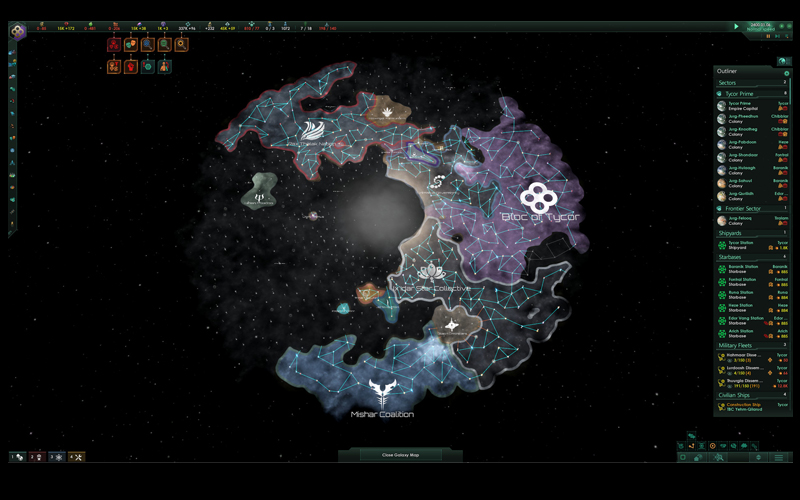Viewport: 800px width, 500px height.
Task: Select the Bloc of Tycor empire label
Action: click(540, 217)
